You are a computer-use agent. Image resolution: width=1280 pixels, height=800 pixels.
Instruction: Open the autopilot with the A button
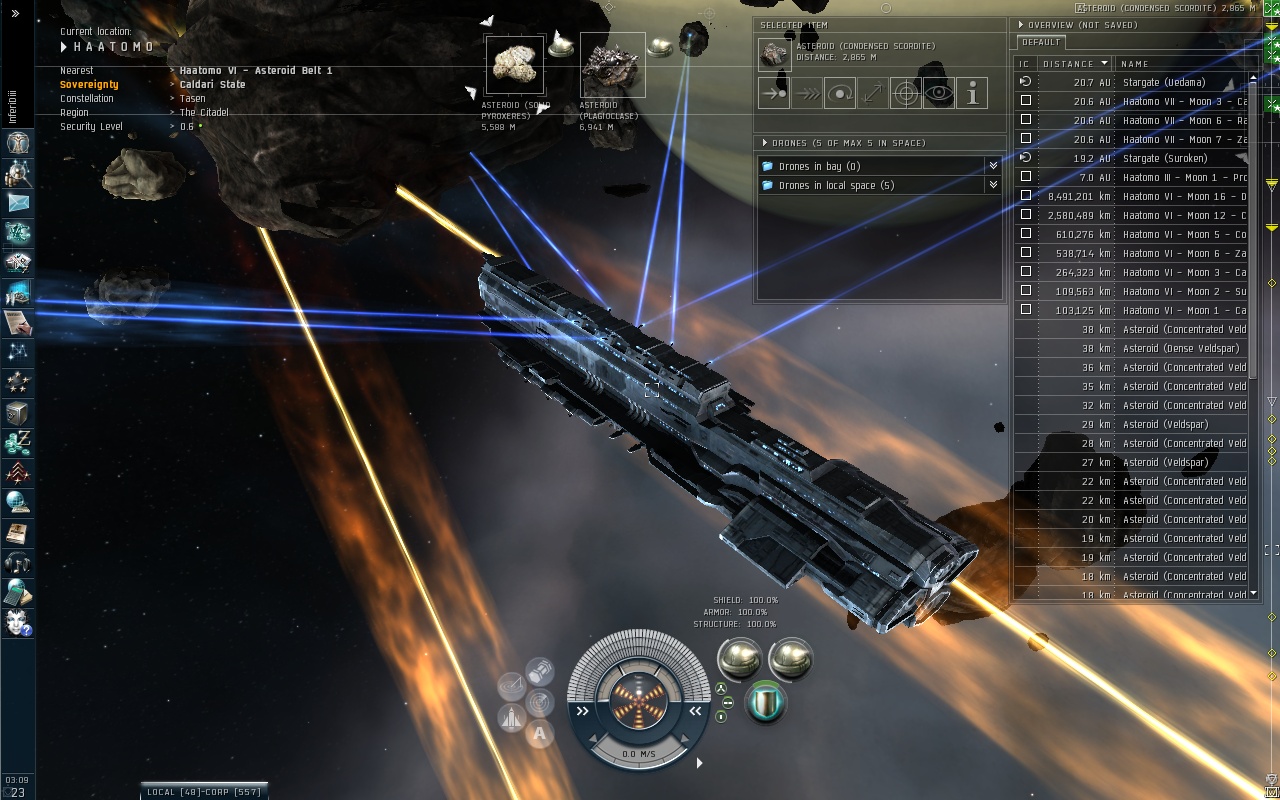(x=540, y=734)
